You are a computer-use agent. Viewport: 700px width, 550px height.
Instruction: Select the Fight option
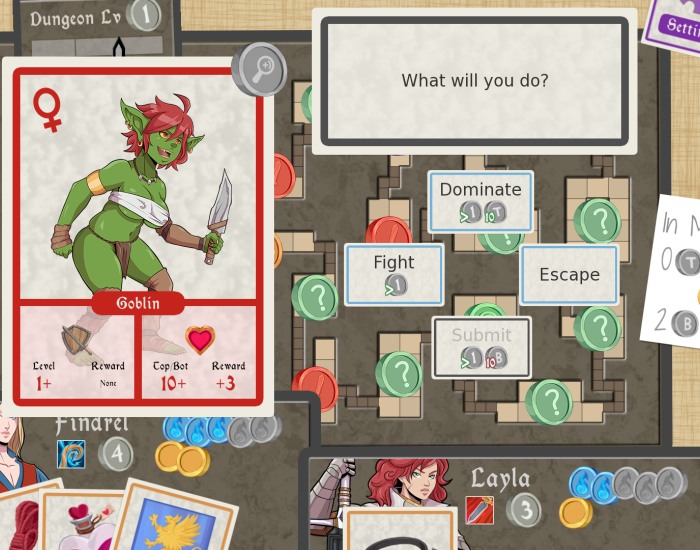pos(394,274)
